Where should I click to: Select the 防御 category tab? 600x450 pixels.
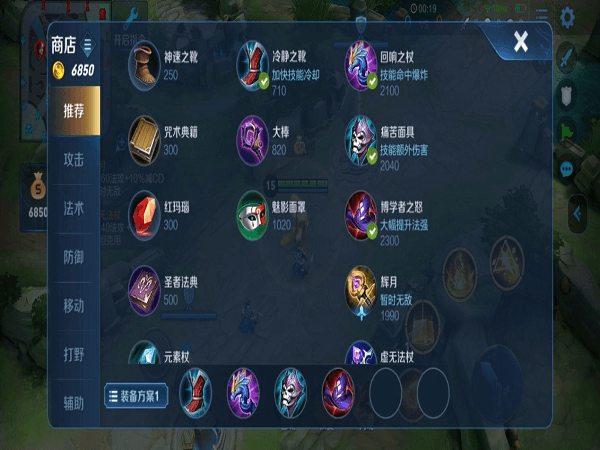[74, 257]
